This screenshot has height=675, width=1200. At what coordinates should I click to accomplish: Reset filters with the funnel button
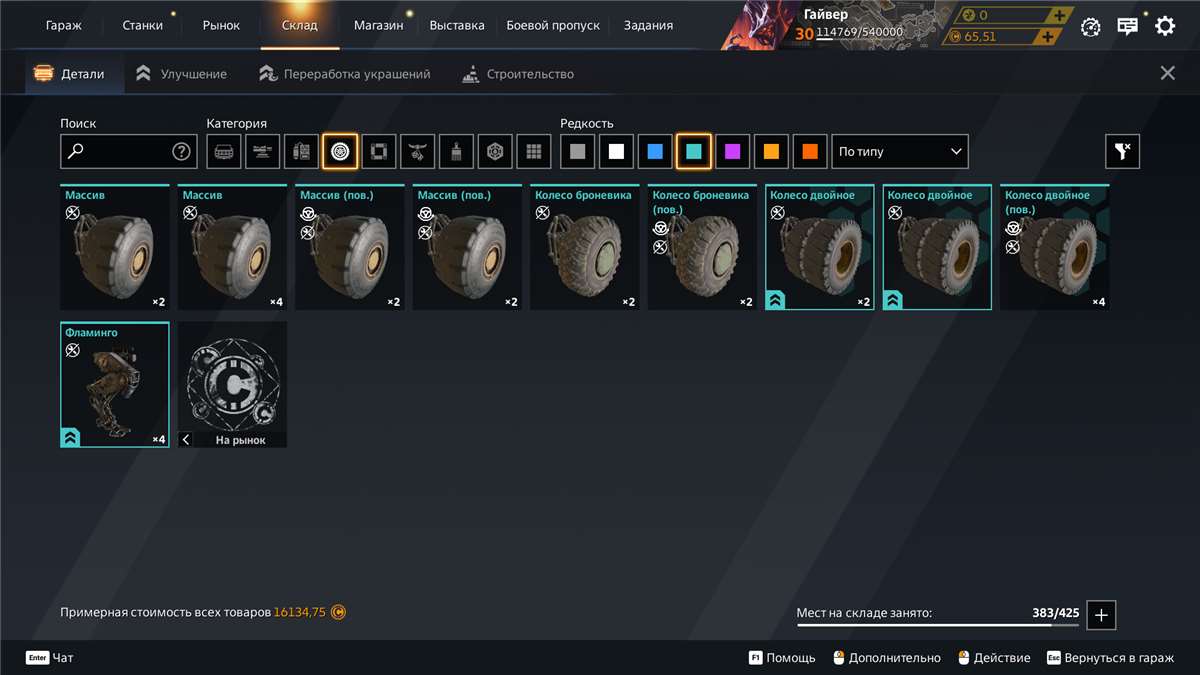coord(1122,152)
